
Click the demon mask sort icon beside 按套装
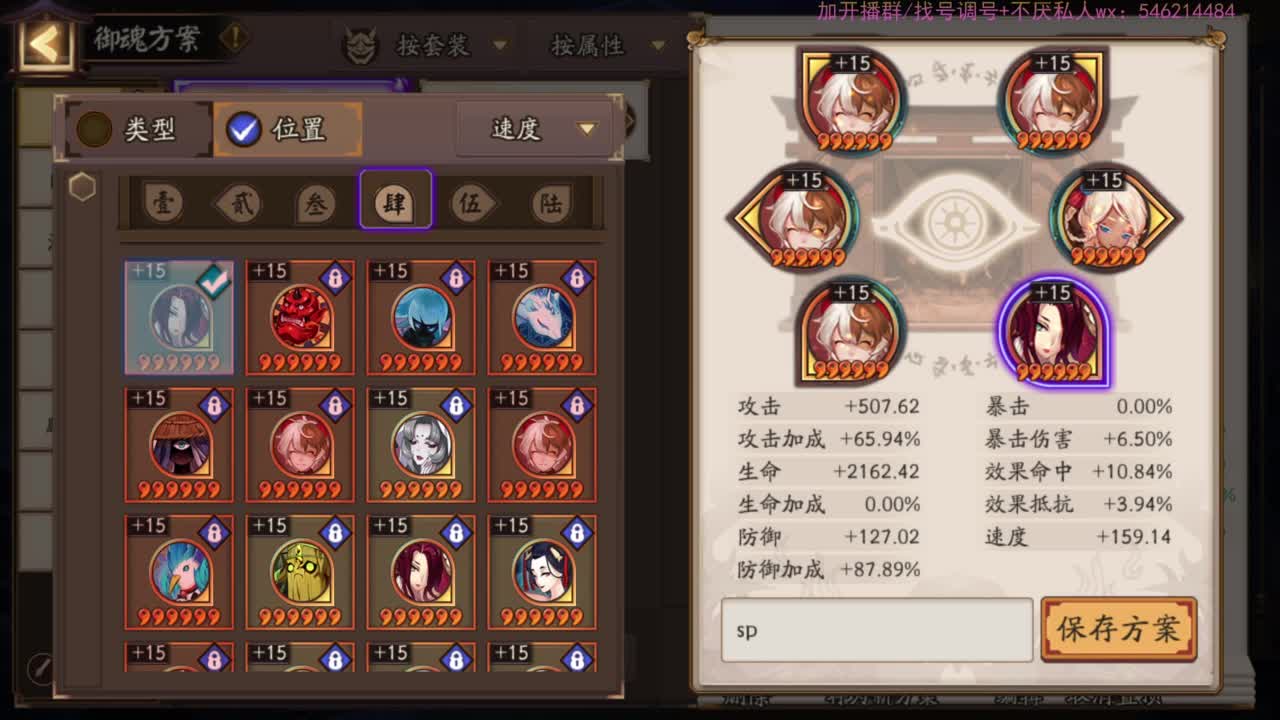click(x=362, y=44)
